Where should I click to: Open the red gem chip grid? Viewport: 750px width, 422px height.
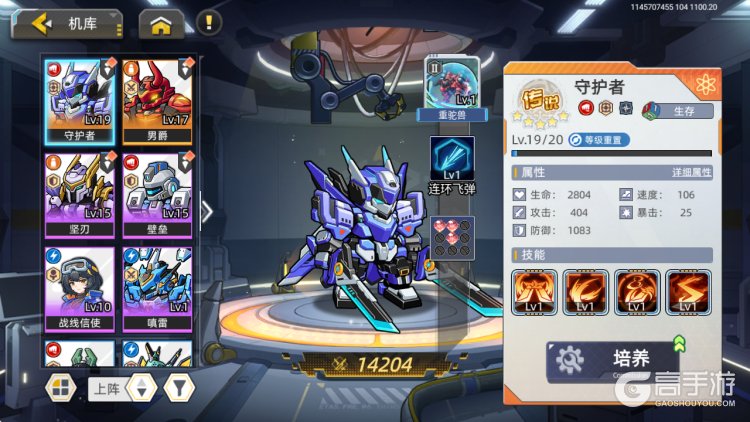pyautogui.click(x=452, y=238)
